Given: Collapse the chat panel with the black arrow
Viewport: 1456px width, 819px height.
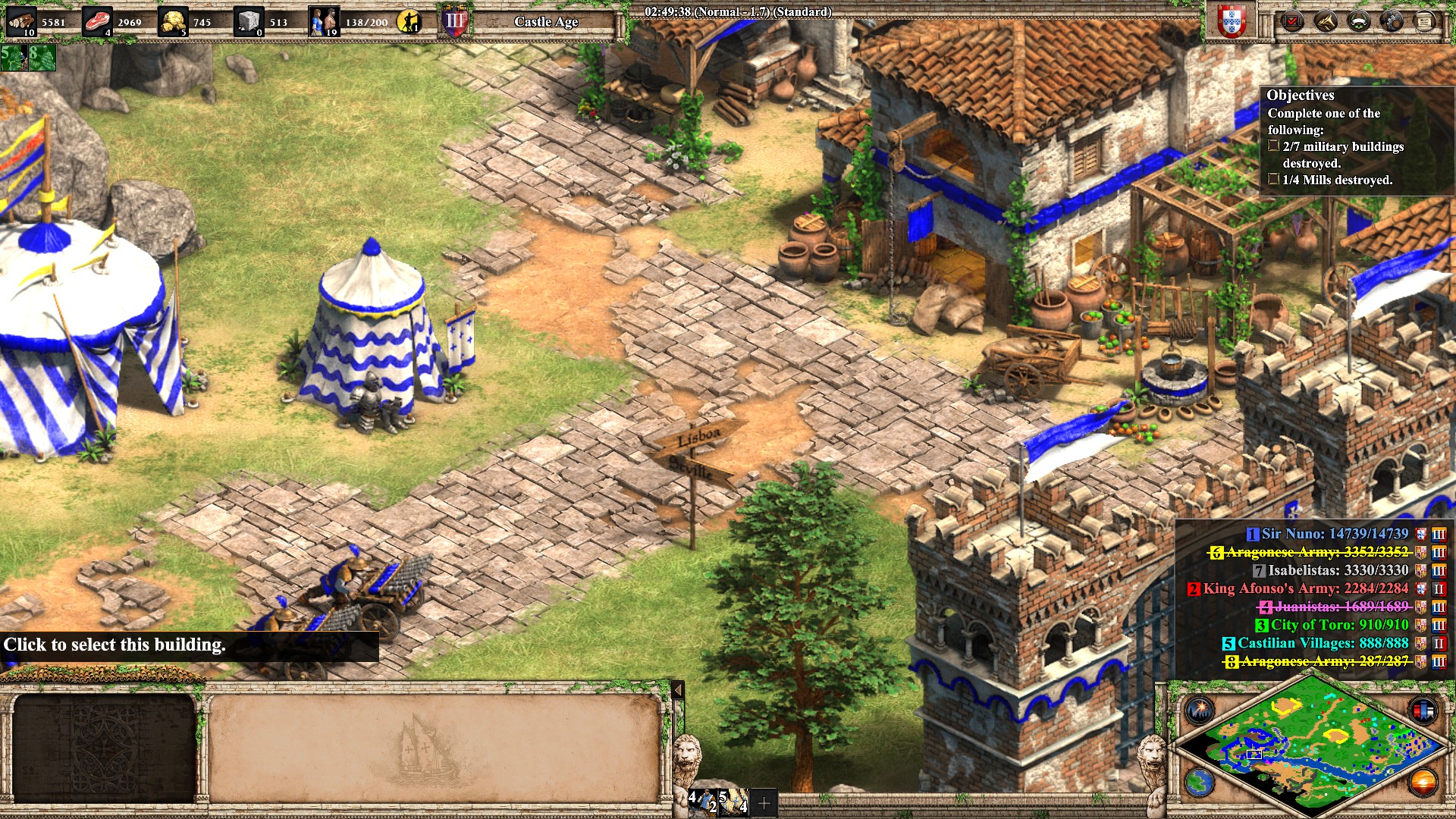Looking at the screenshot, I should coord(677,691).
